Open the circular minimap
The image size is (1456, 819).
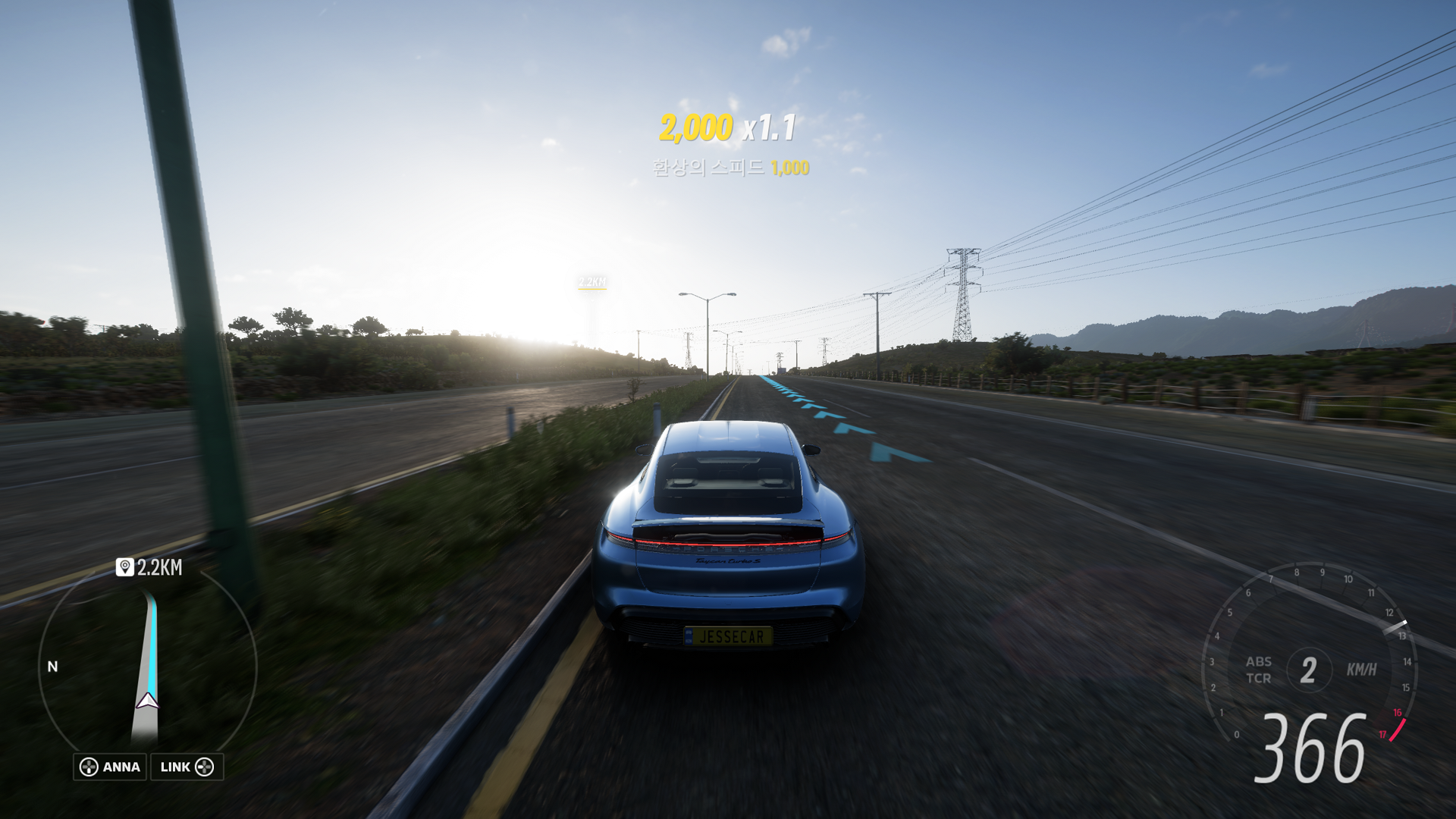[147, 667]
